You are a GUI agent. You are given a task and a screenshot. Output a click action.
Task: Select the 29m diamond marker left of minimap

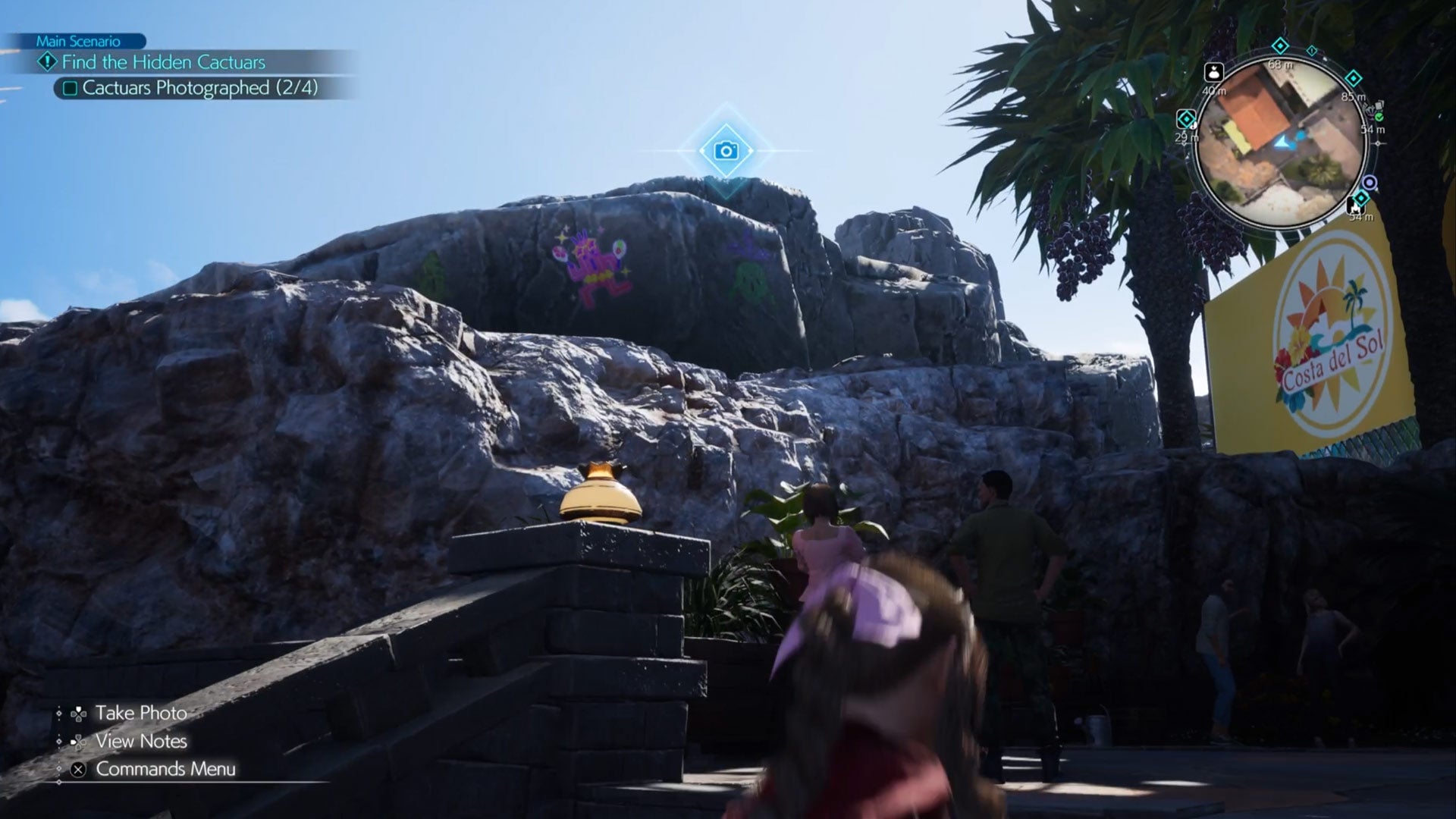coord(1185,118)
